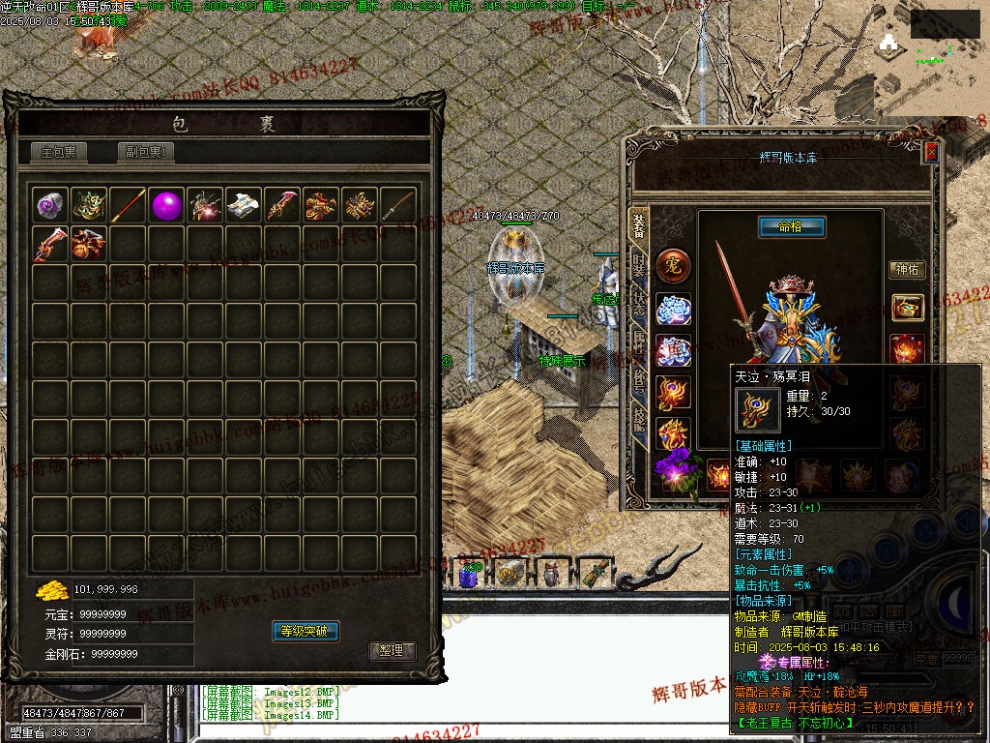Select the grey stone with purple swirl
990x743 pixels.
pos(51,206)
